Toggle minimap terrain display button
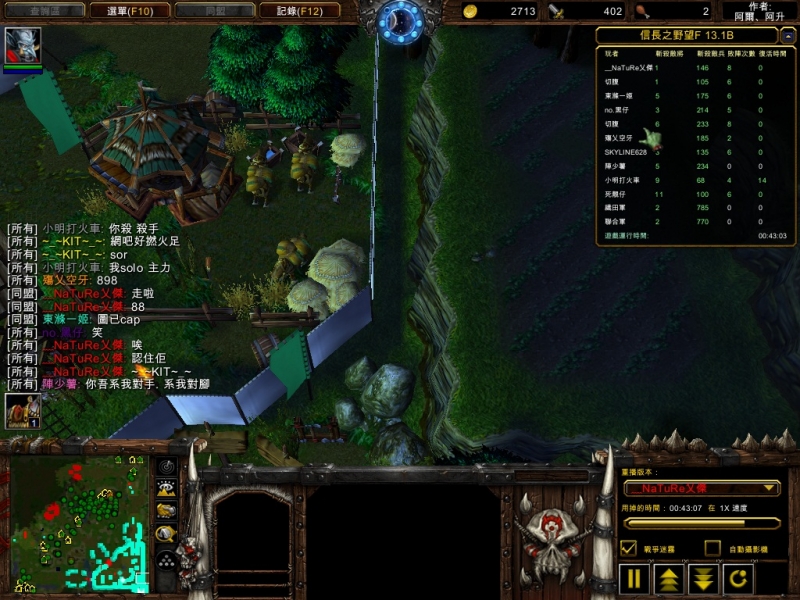The image size is (800, 600). (x=167, y=489)
